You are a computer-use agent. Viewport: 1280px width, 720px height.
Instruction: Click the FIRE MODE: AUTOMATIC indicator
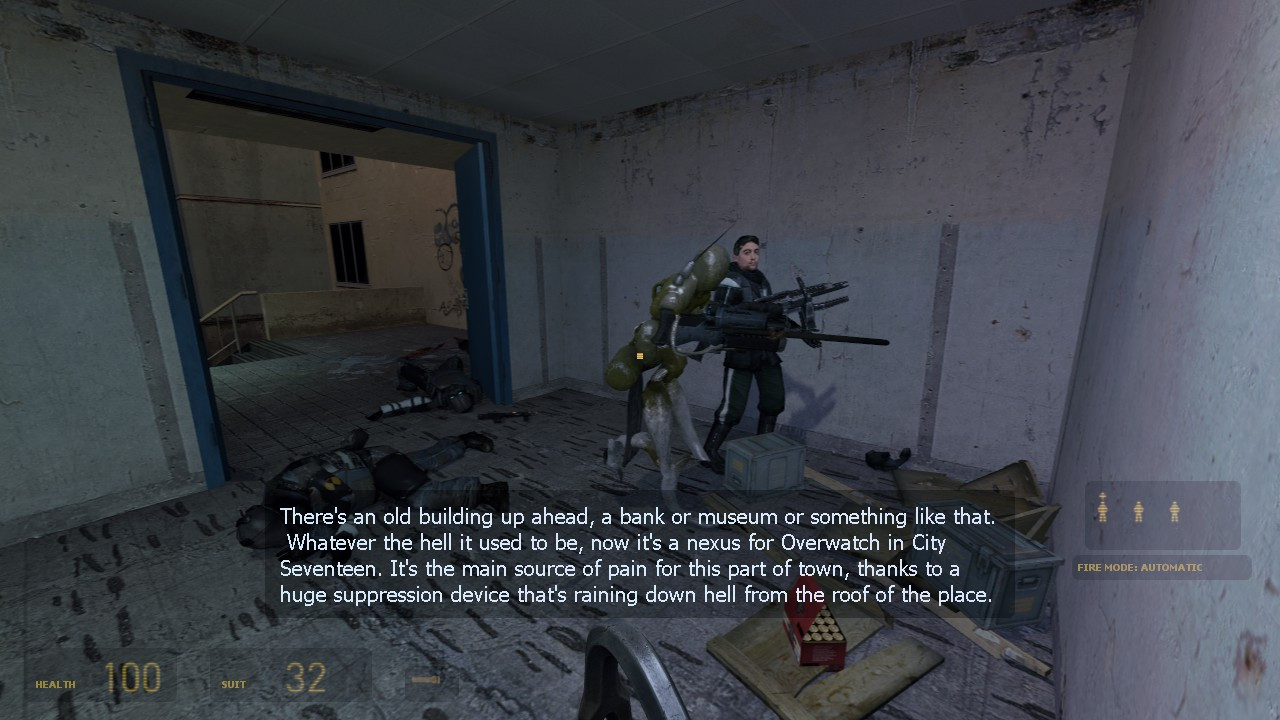coord(1140,567)
